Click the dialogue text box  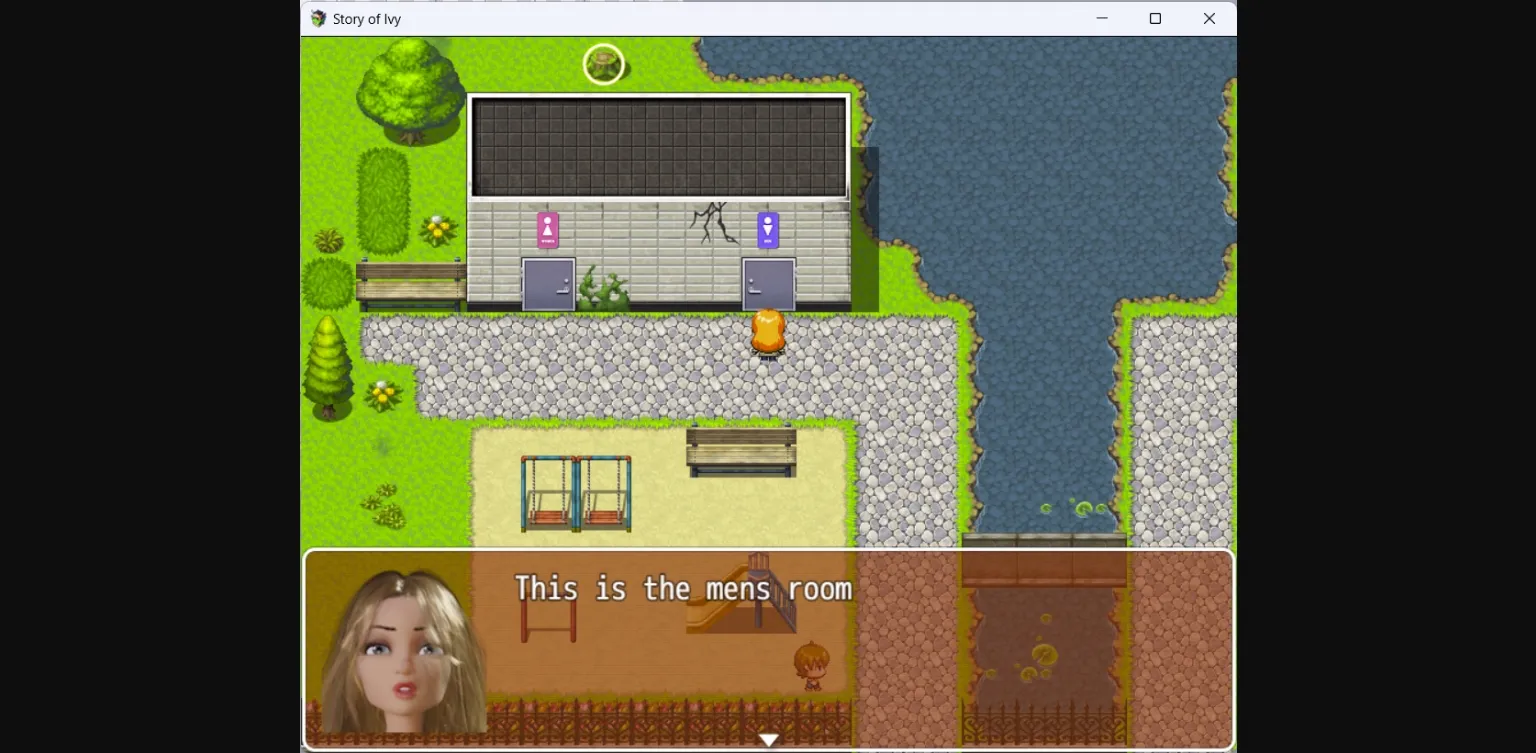(x=768, y=650)
